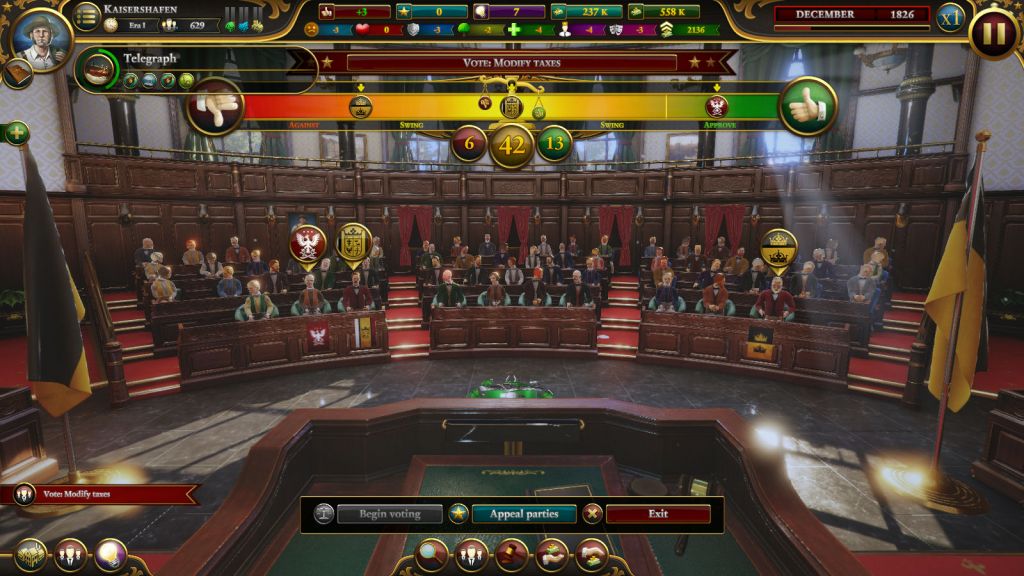Open the handshake toolbar icon
This screenshot has width=1024, height=576.
tap(591, 555)
